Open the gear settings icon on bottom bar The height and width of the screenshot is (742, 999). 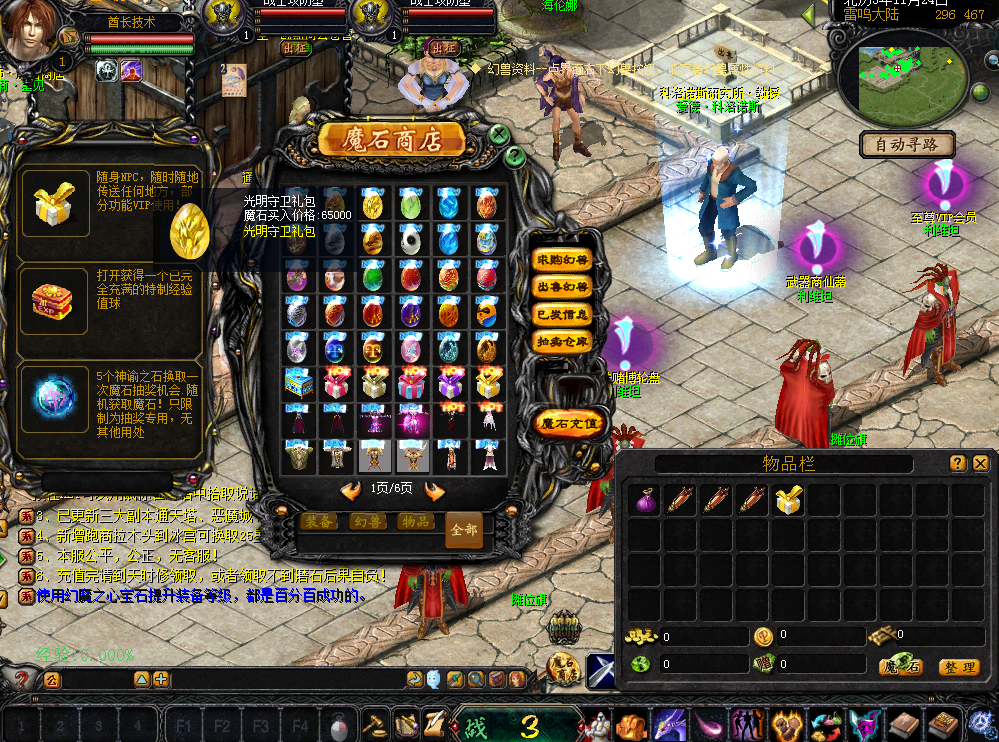[x=980, y=722]
